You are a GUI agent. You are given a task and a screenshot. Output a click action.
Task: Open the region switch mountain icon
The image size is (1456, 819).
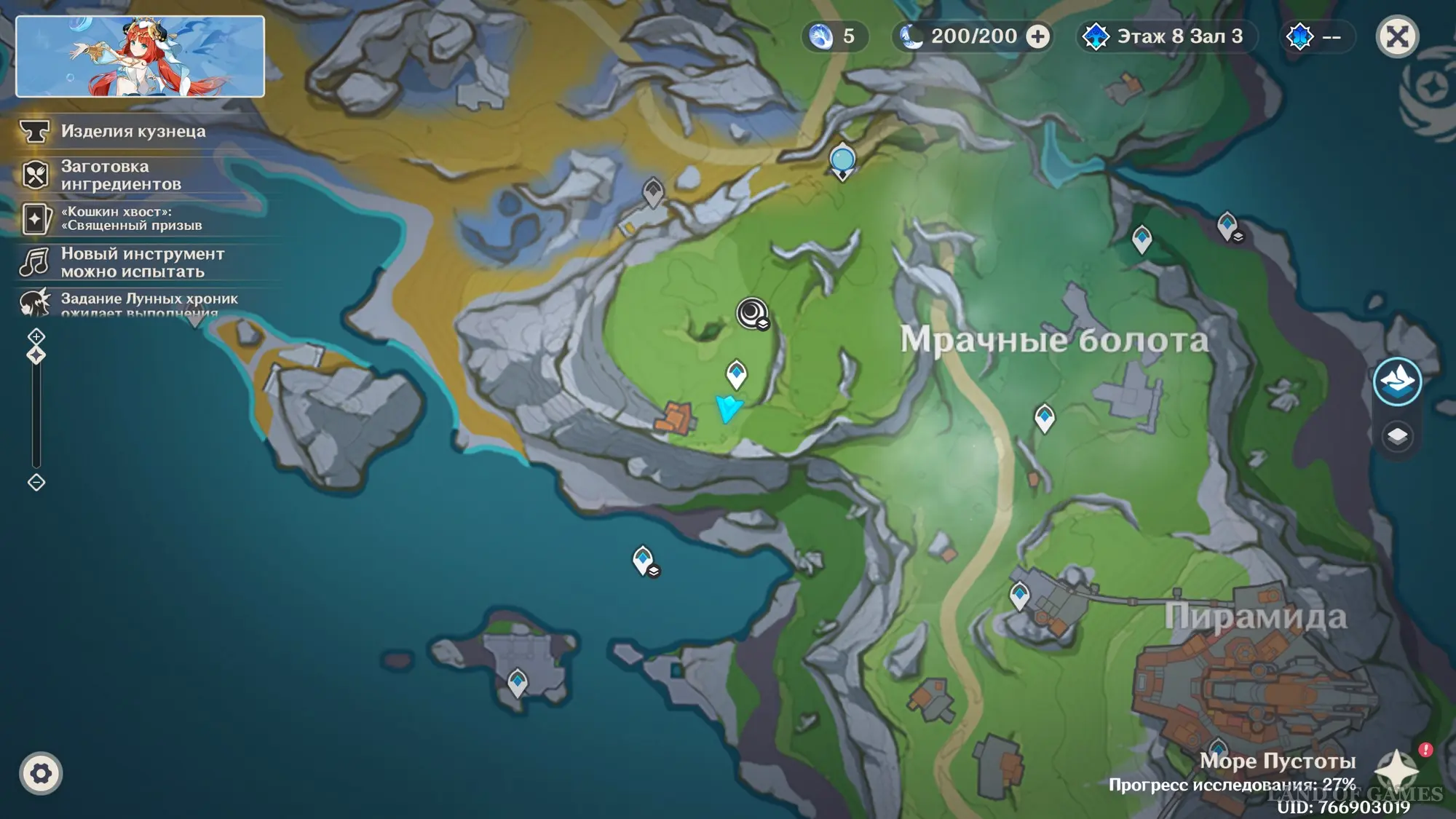pos(1397,381)
